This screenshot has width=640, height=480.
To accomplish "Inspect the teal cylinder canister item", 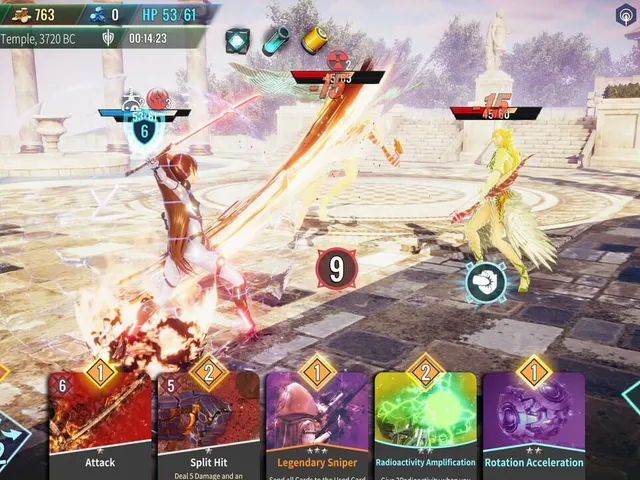I will pos(275,40).
